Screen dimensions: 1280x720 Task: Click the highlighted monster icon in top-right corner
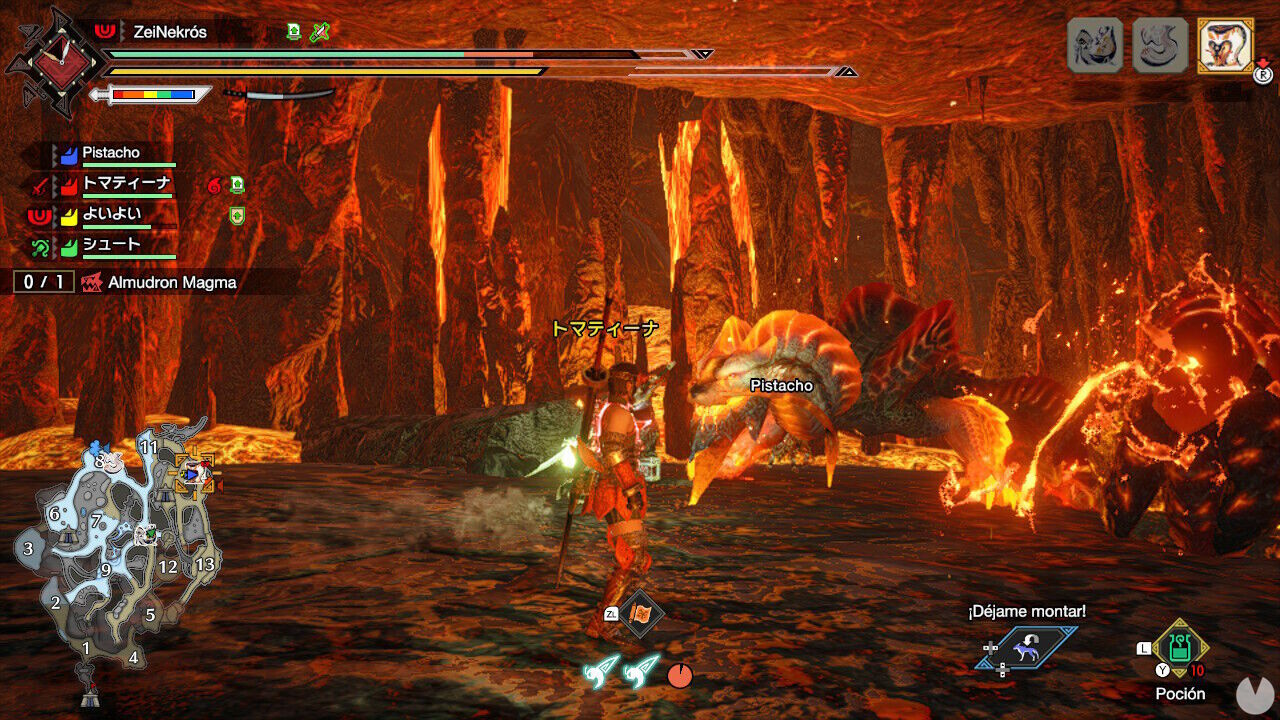(1225, 42)
